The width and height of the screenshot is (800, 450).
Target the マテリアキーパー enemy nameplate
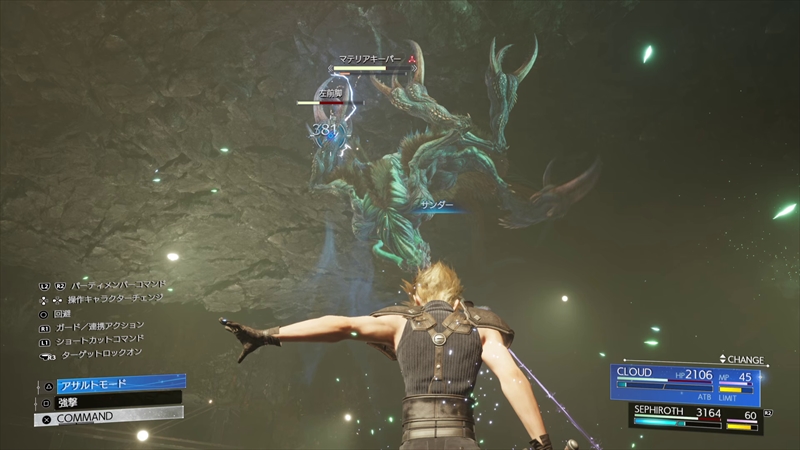371,60
